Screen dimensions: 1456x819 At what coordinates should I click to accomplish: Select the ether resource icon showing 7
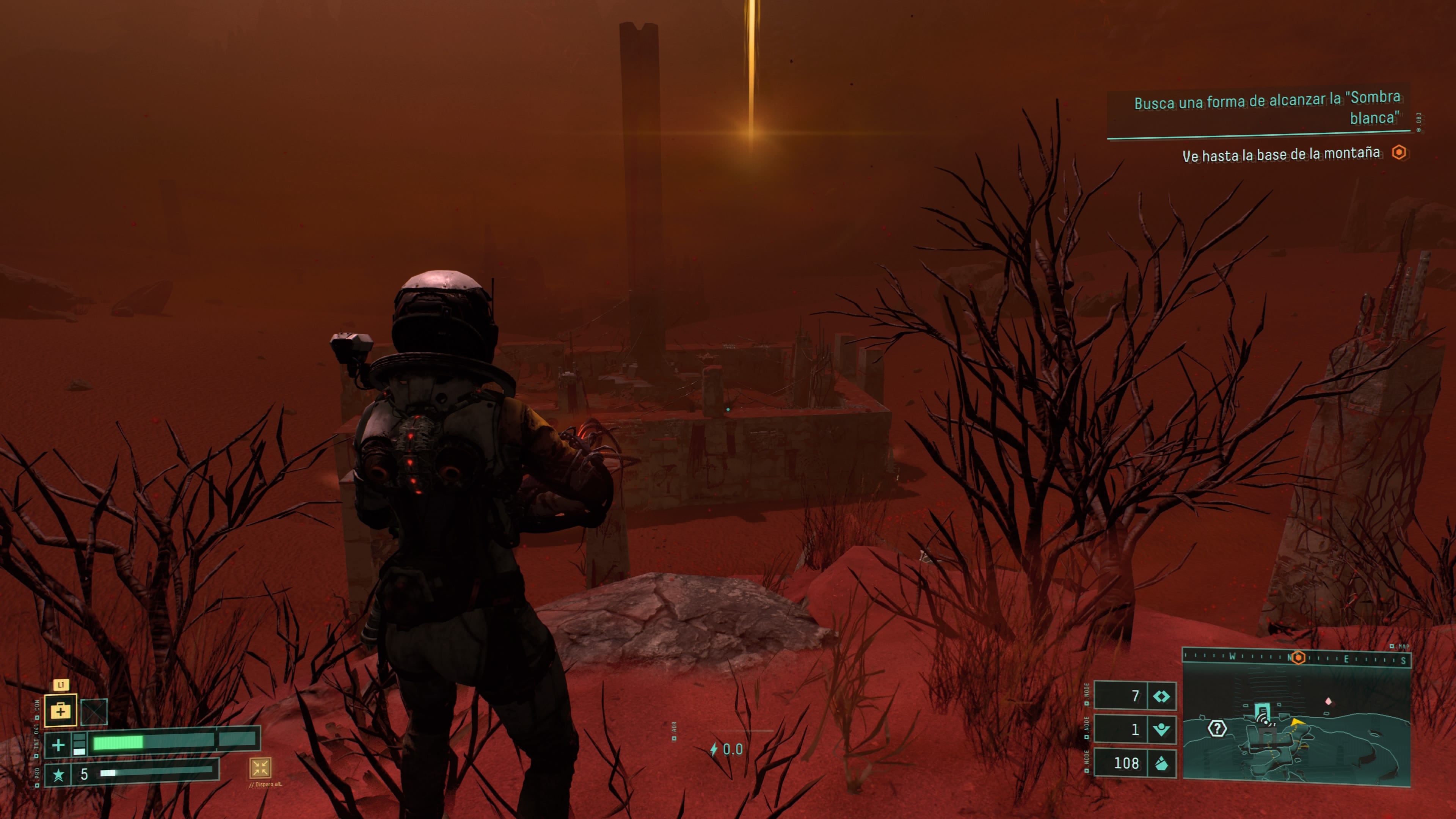1161,696
